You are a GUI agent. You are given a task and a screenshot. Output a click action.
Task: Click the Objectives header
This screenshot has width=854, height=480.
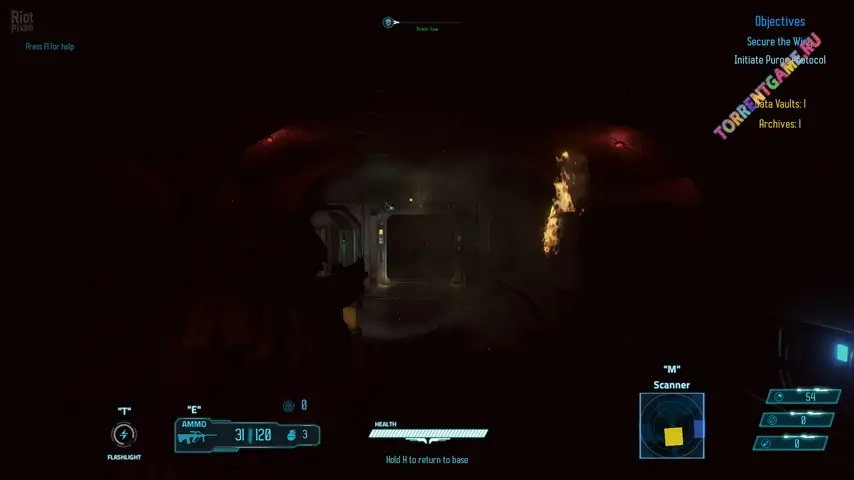(779, 21)
